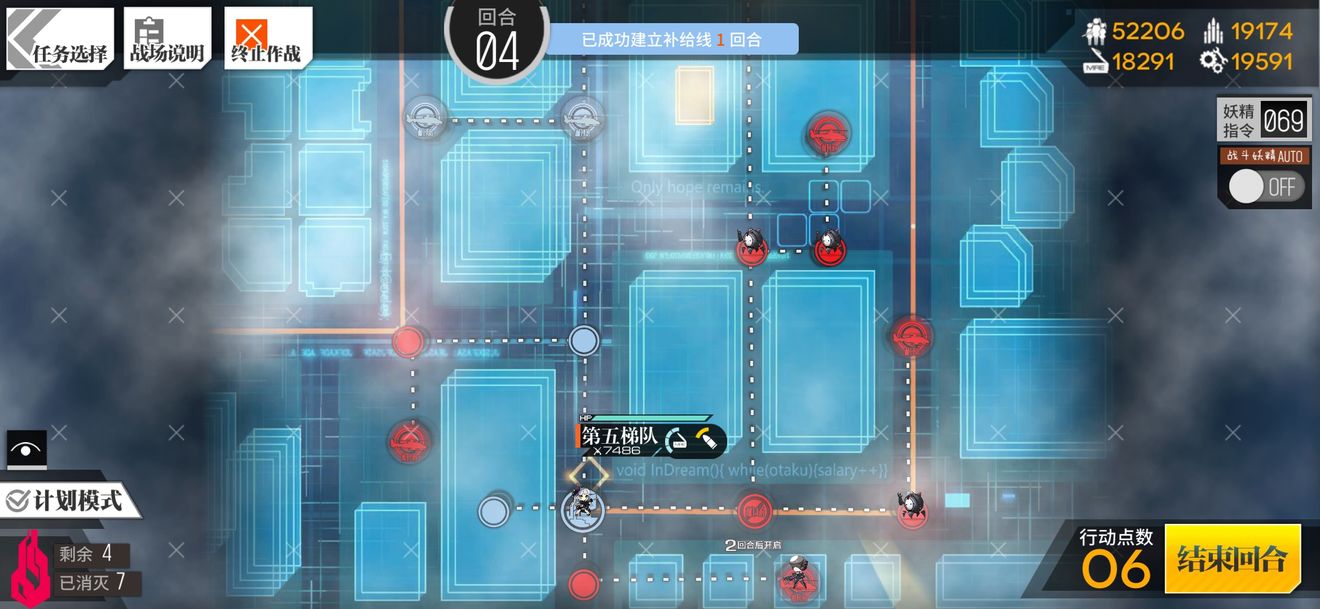Viewport: 1320px width, 609px height.
Task: End the turn with 结束回合
Action: point(1231,558)
